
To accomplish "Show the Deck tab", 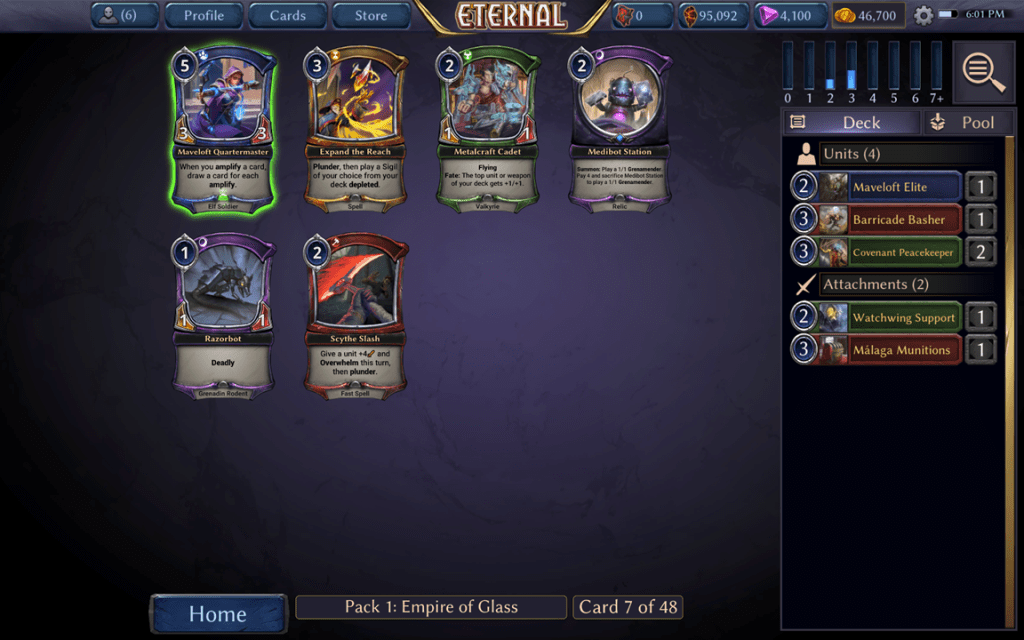I will pos(851,122).
